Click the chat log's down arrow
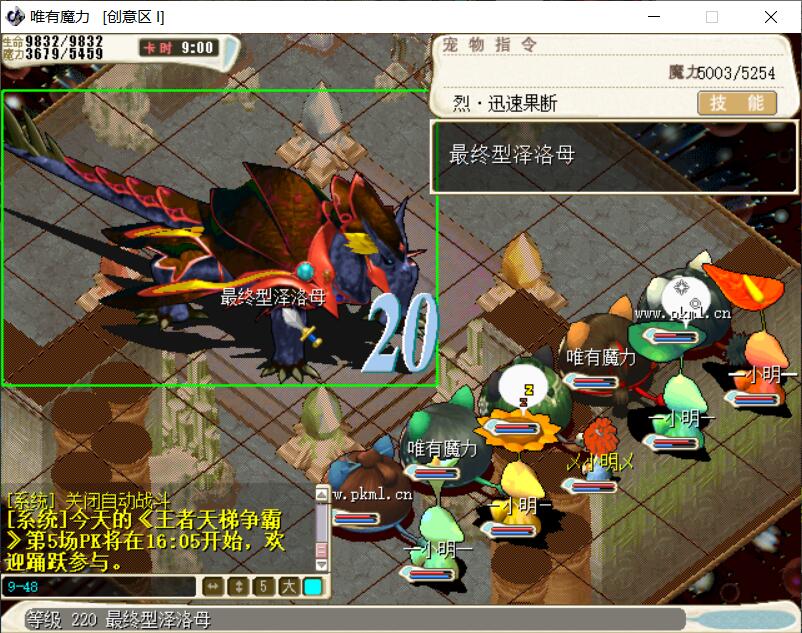This screenshot has width=802, height=633. pyautogui.click(x=322, y=564)
